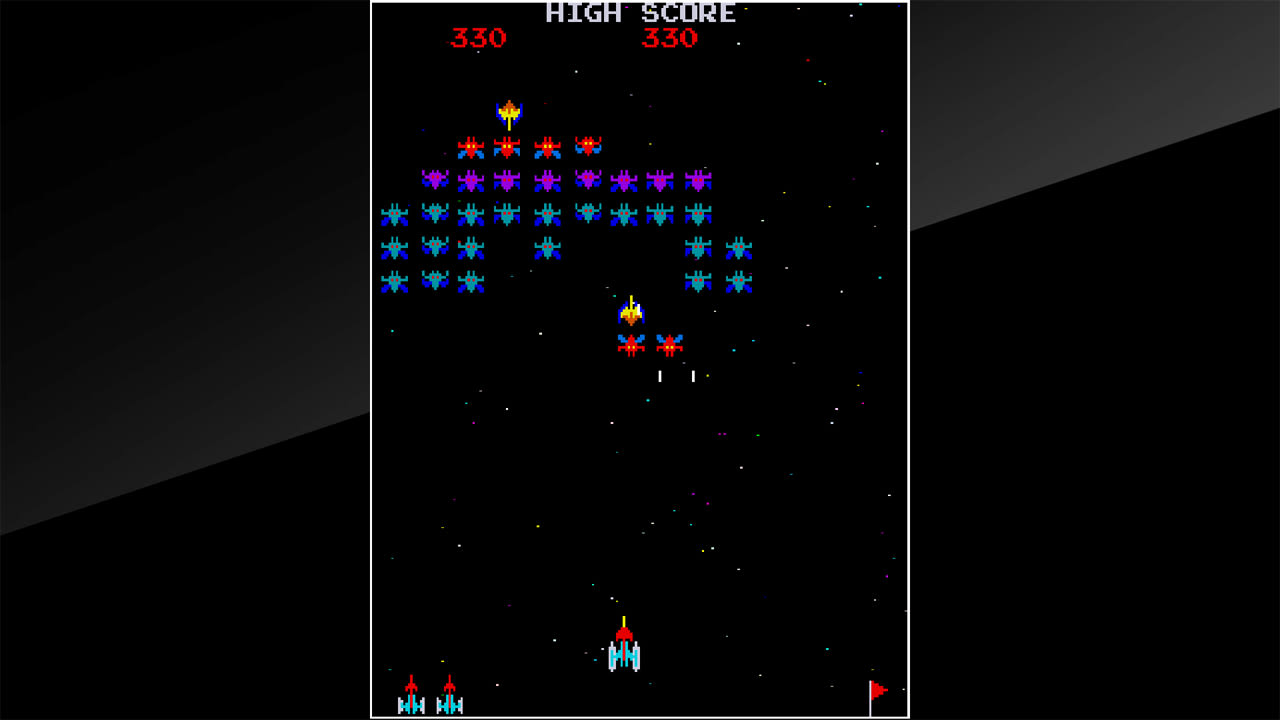The image size is (1280, 720).
Task: Select the red level flag at bottom right
Action: click(877, 692)
